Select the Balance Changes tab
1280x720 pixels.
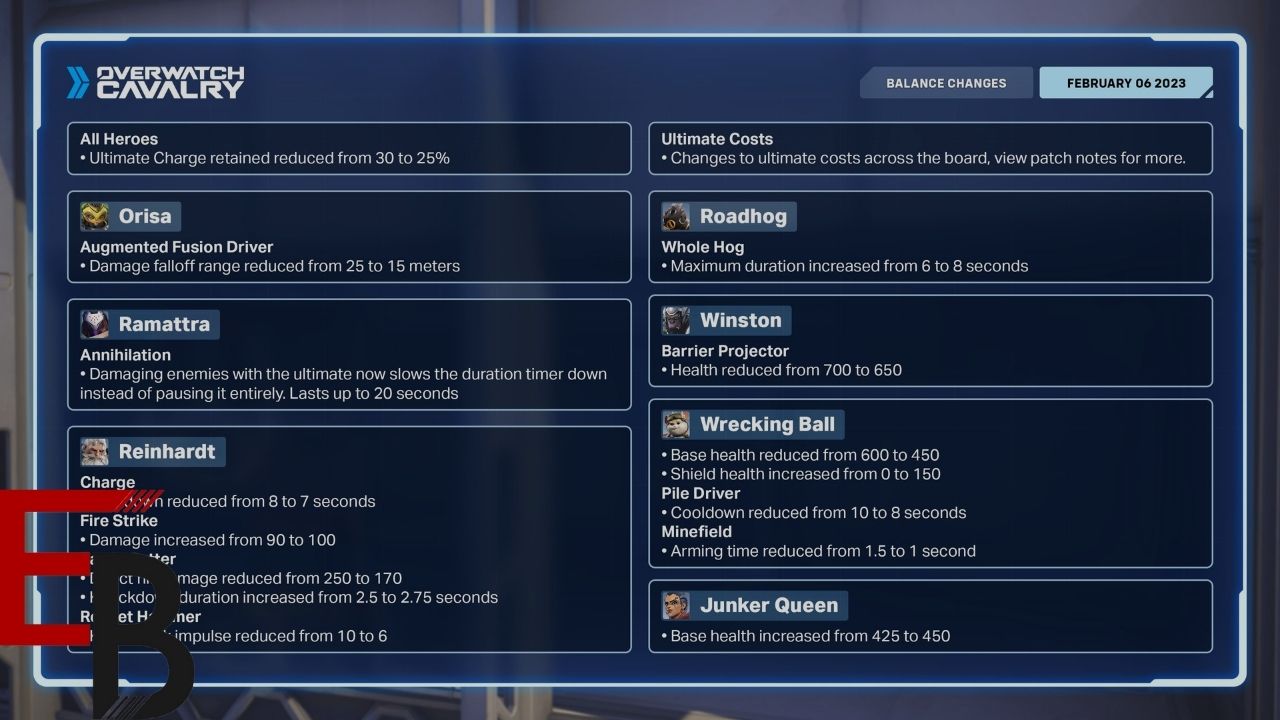coord(945,83)
